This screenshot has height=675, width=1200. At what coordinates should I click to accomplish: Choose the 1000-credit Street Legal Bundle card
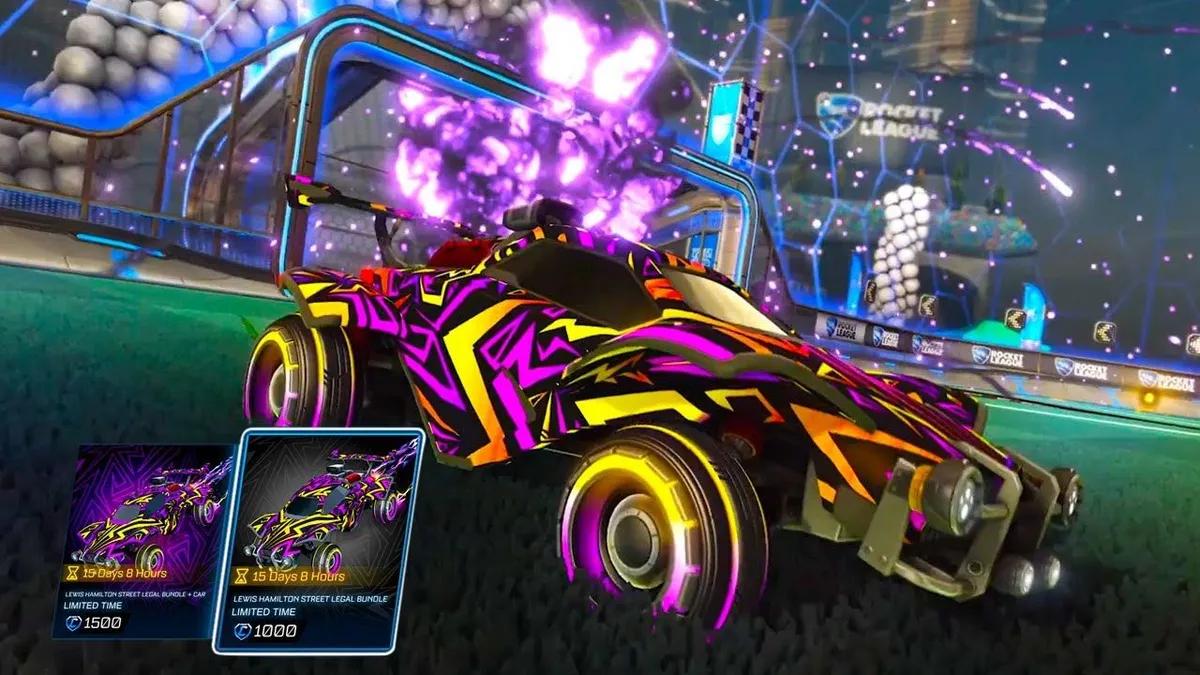pyautogui.click(x=318, y=541)
